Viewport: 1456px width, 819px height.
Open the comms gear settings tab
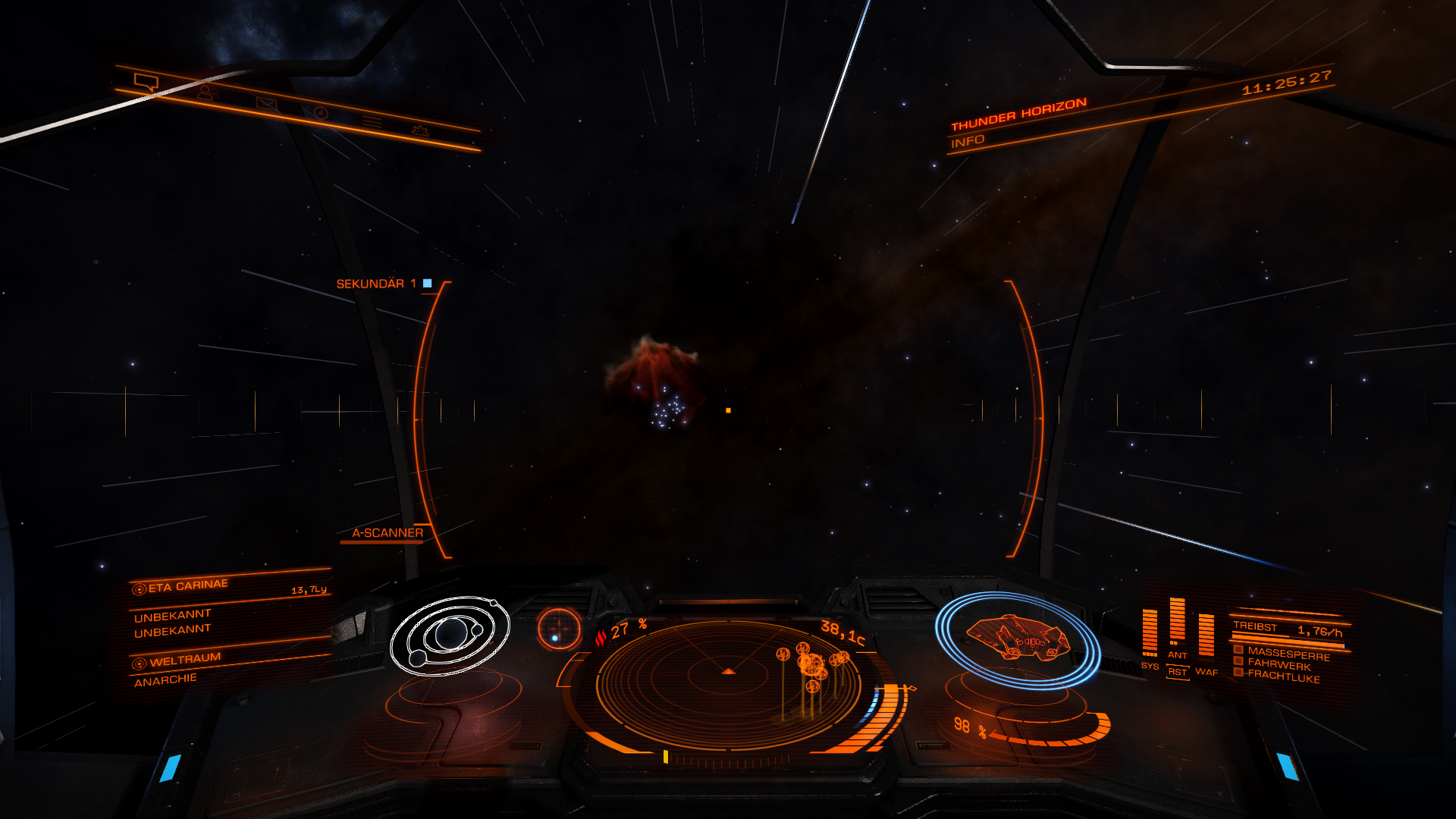[420, 130]
